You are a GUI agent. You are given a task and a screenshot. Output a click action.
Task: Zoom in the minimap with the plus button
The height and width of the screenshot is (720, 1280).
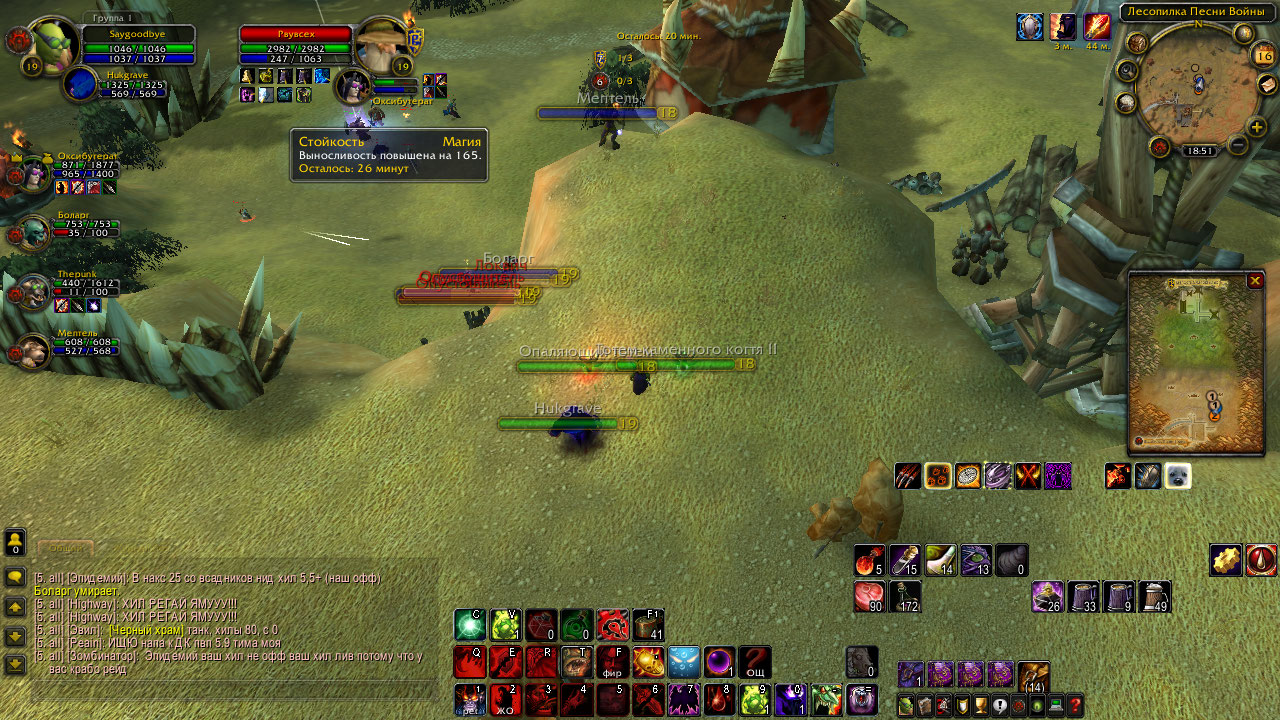(1257, 127)
